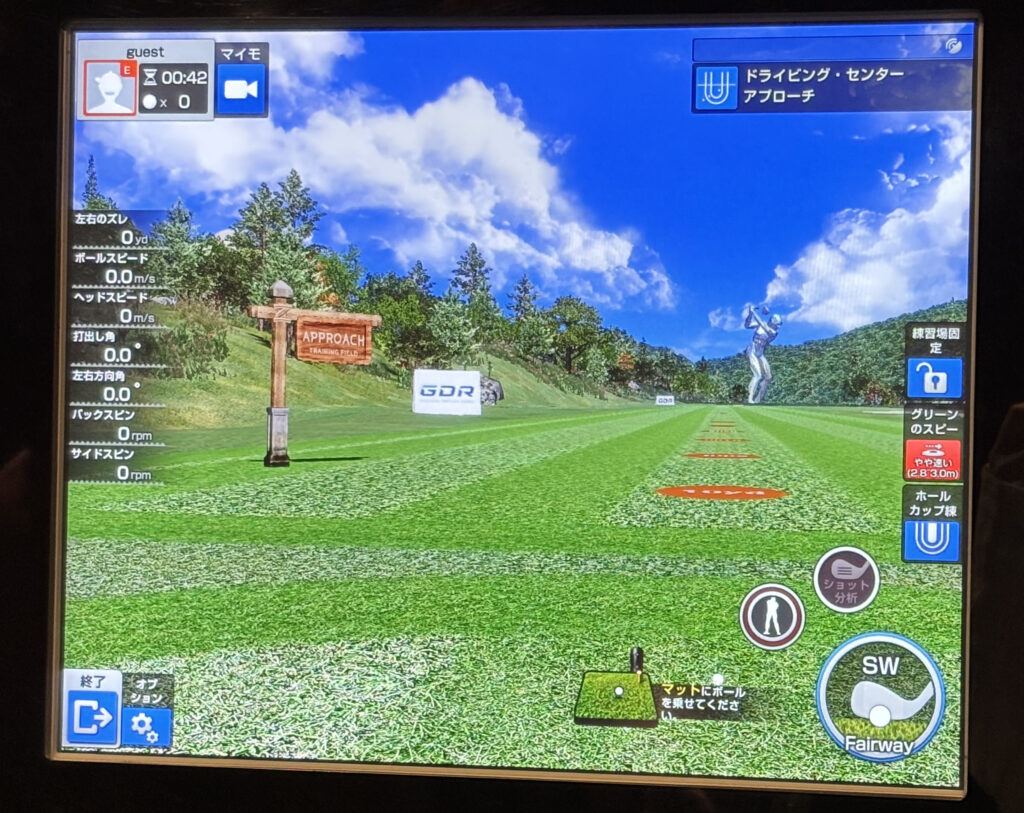1024x813 pixels.
Task: Choose the SW Fairway club selector
Action: click(880, 696)
